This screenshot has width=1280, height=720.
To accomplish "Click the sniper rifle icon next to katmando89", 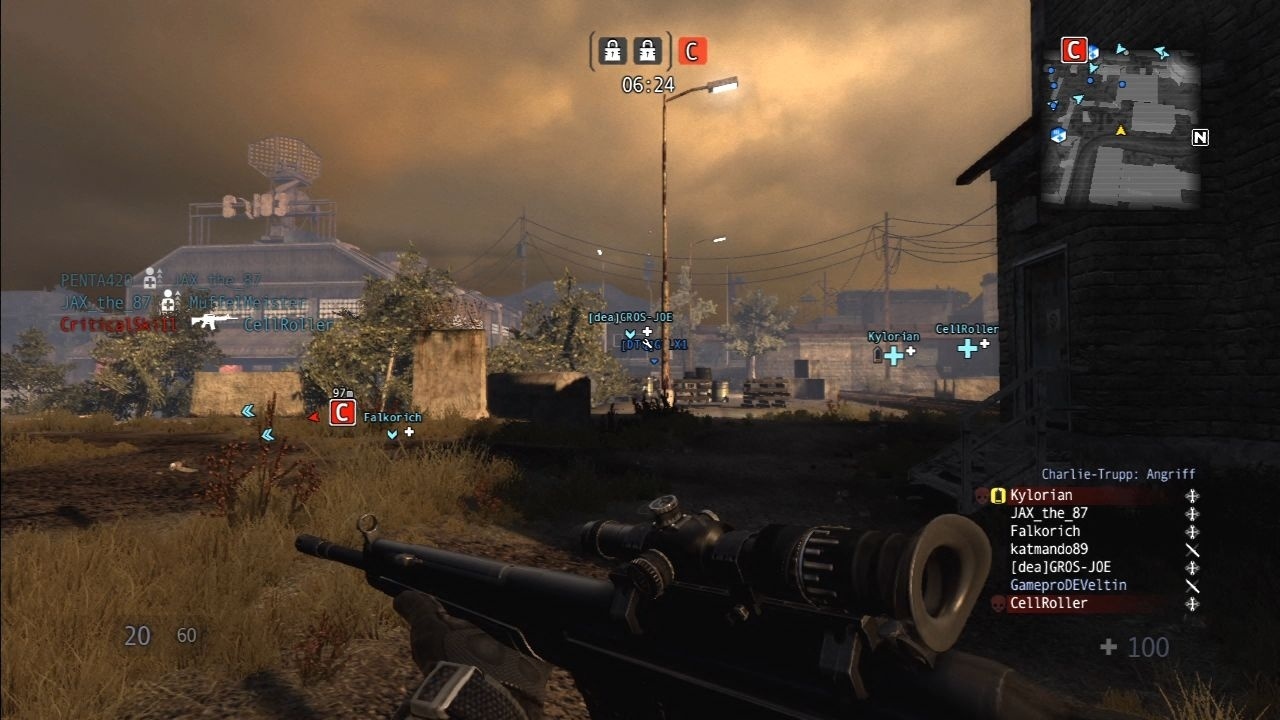I will tap(1190, 551).
